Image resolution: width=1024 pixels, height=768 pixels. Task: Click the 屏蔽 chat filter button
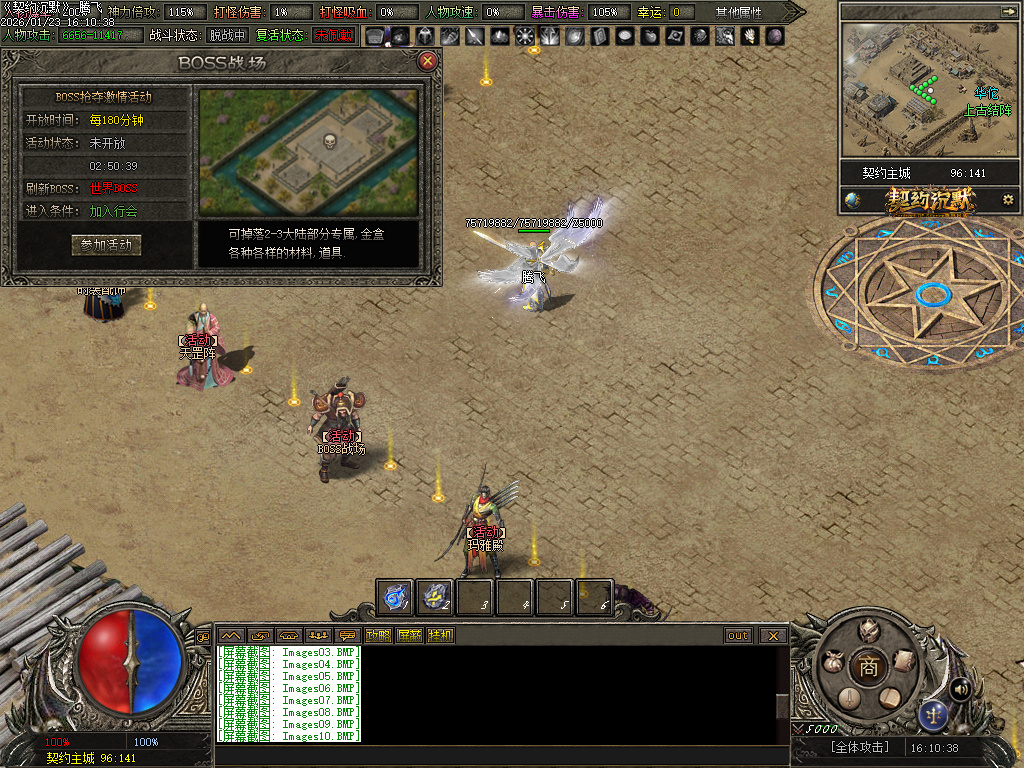tap(409, 635)
